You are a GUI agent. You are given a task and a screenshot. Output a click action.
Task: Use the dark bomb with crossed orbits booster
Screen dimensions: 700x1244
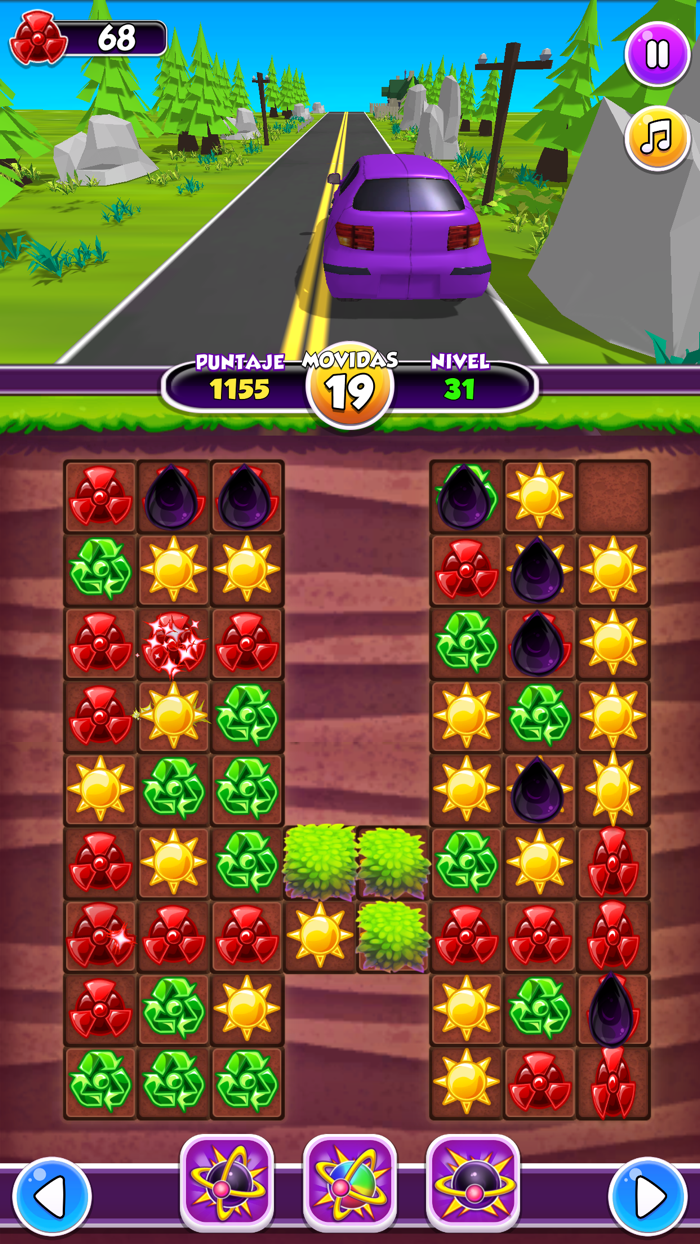[226, 1182]
